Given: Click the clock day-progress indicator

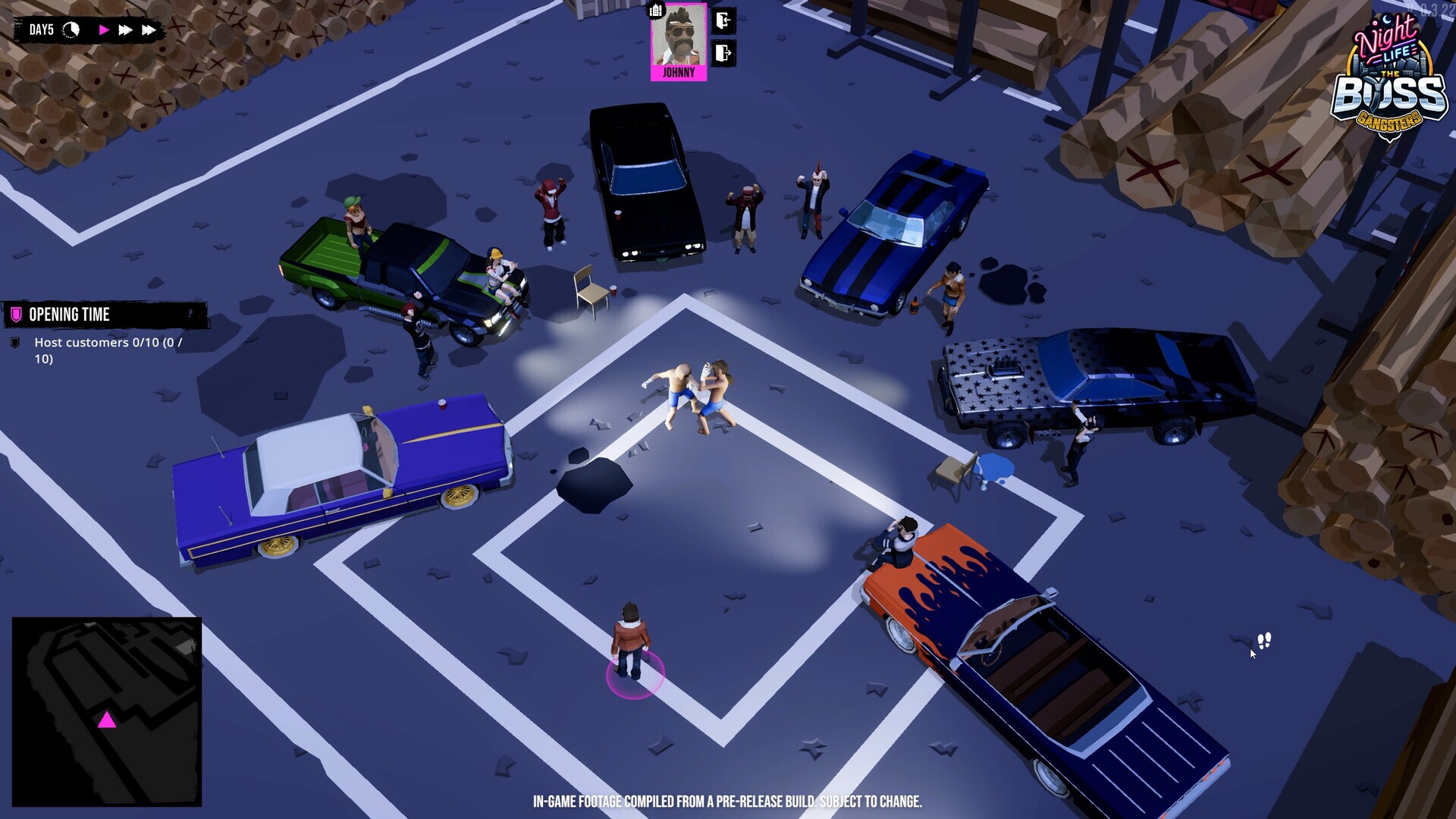Looking at the screenshot, I should pos(71,30).
